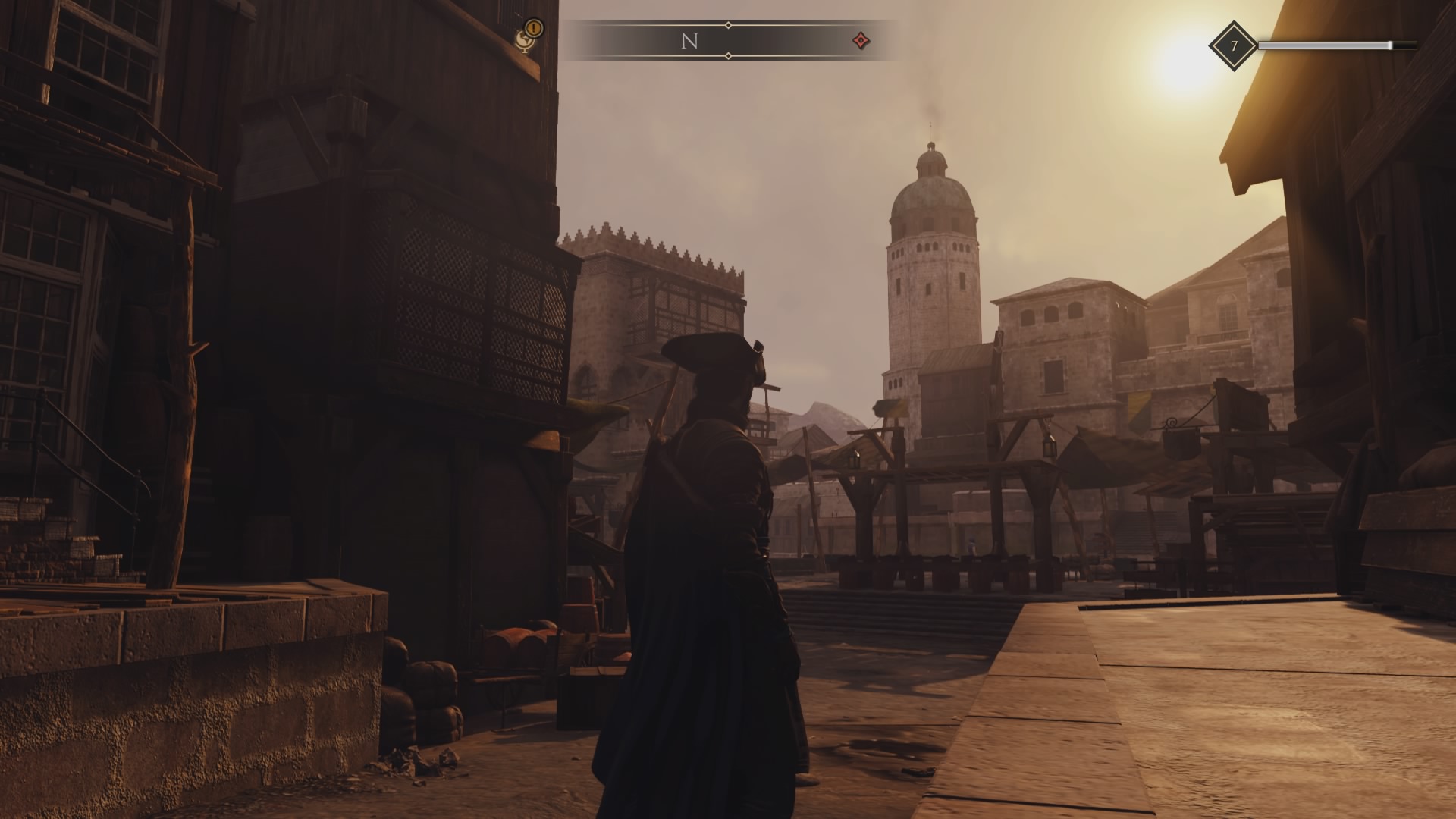
Task: Select the red objective marker on the compass
Action: point(860,41)
